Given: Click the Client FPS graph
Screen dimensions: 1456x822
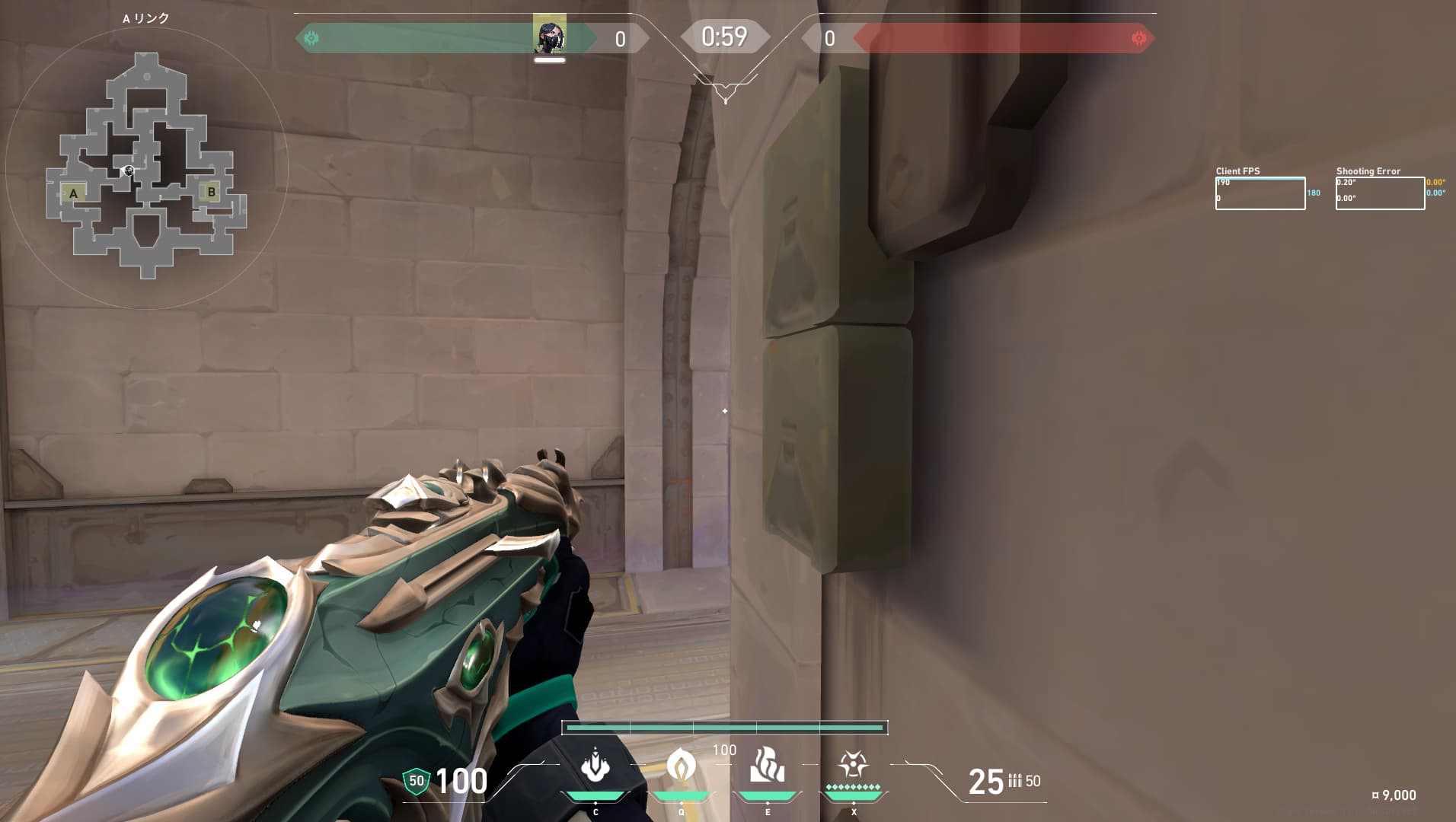Looking at the screenshot, I should pos(1260,193).
